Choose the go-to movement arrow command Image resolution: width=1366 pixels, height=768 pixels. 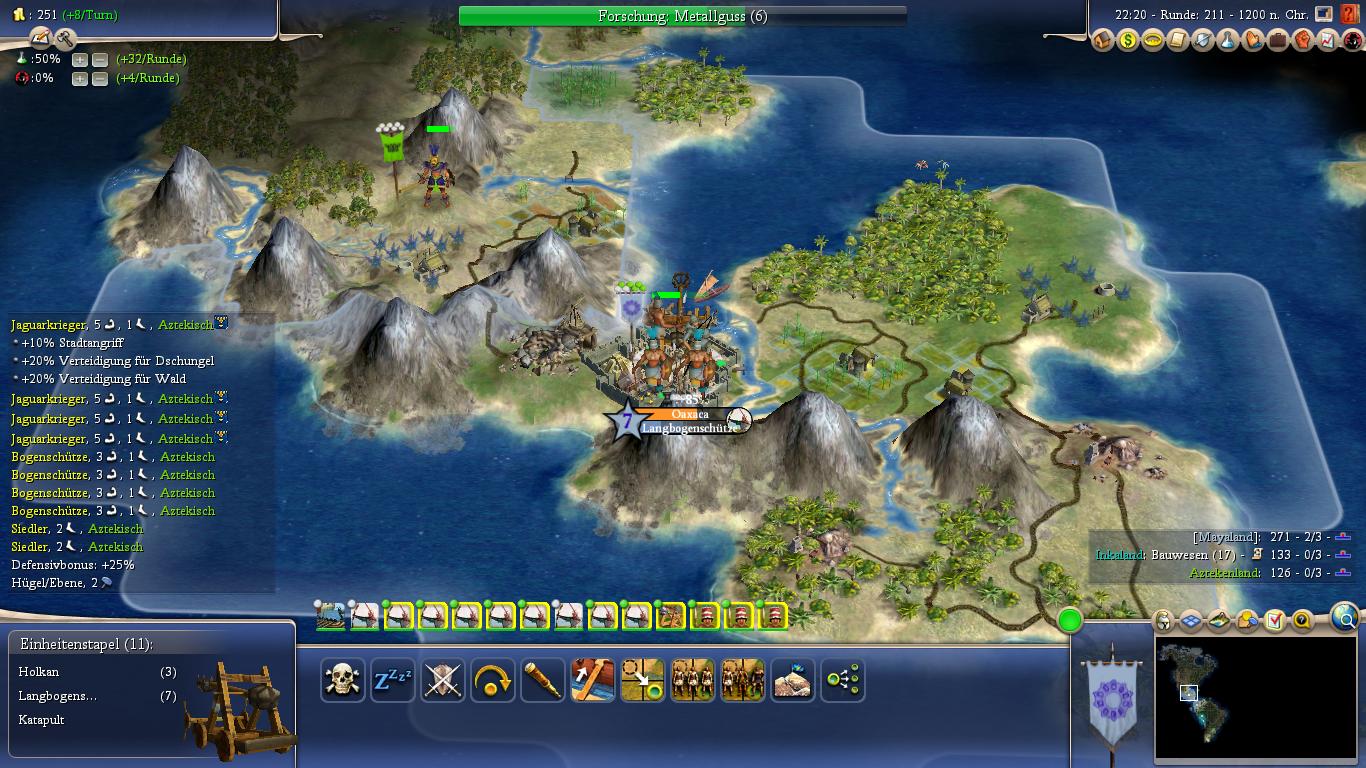click(x=643, y=681)
